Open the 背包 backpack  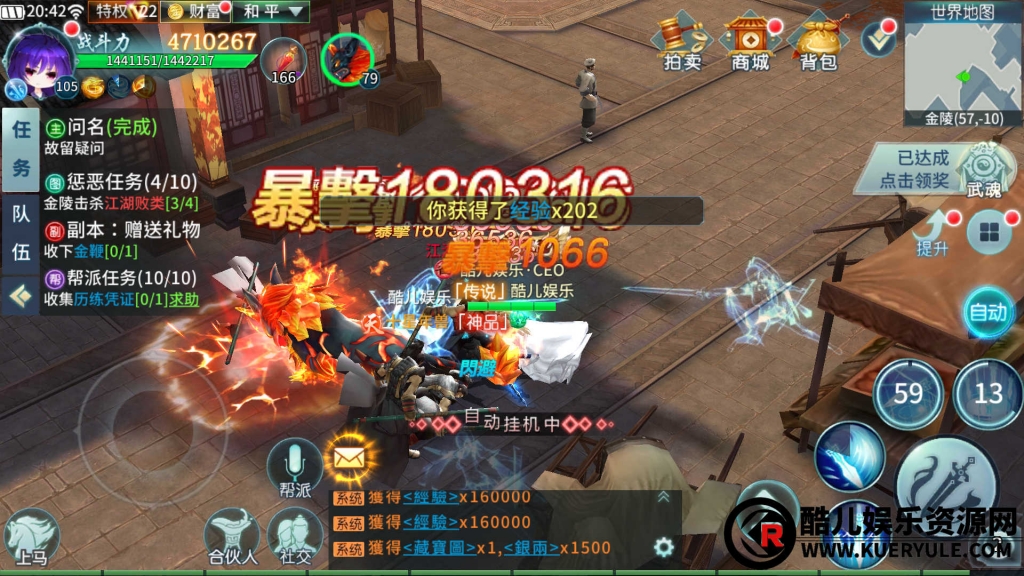(x=817, y=42)
